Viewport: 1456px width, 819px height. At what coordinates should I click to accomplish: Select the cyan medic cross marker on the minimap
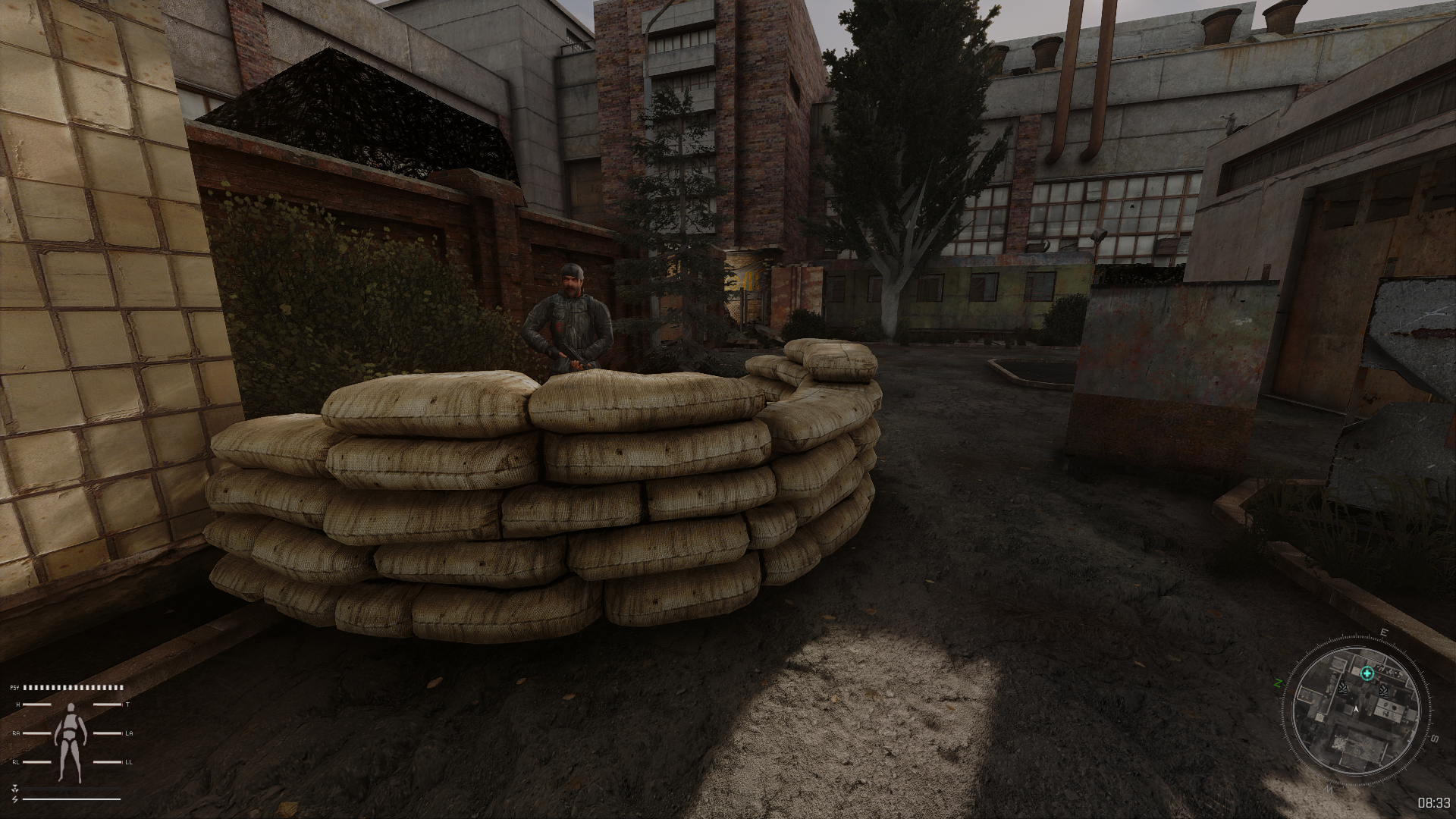pos(1367,673)
